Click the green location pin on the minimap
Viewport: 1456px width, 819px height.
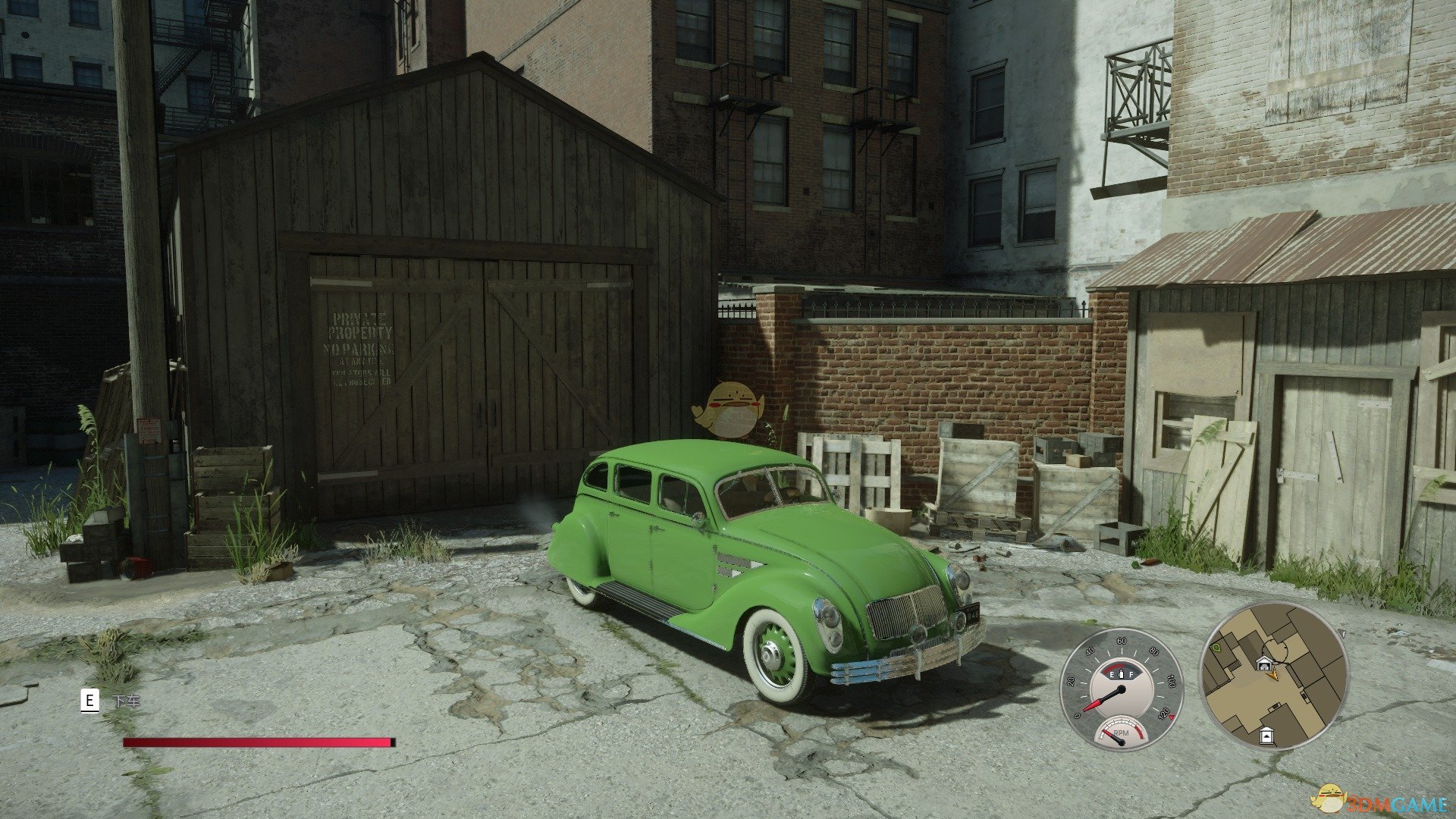pyautogui.click(x=1217, y=648)
